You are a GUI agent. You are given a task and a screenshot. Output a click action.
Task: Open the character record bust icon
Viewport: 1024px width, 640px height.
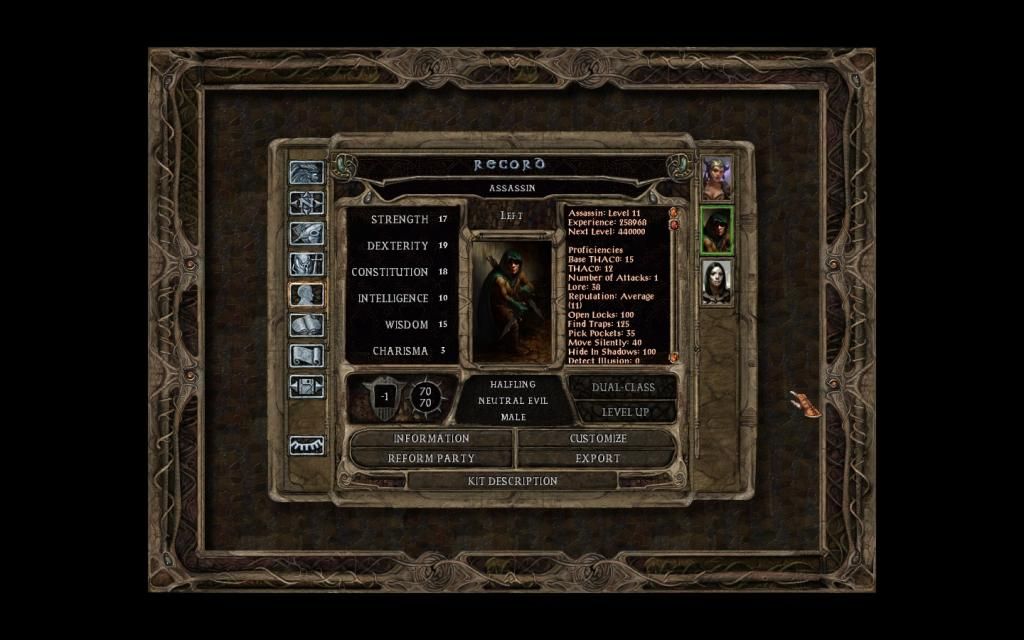tap(307, 294)
